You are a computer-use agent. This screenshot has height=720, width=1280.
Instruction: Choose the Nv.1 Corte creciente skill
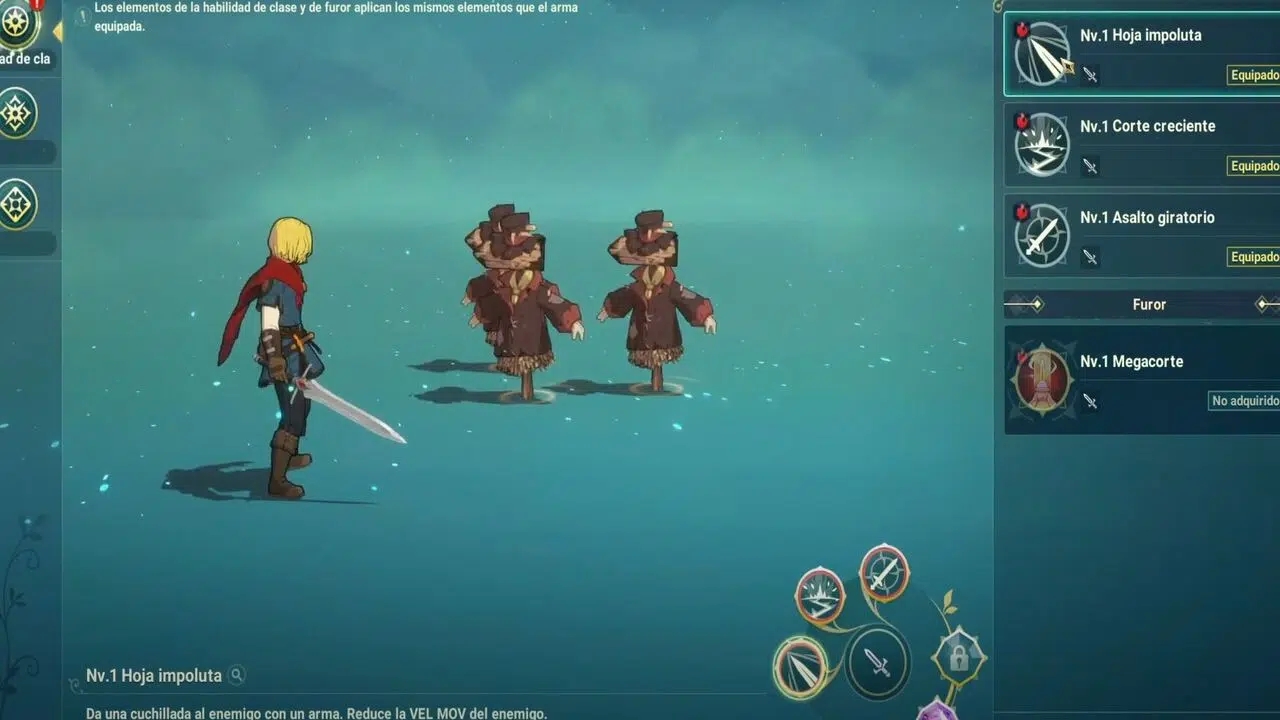(1141, 145)
